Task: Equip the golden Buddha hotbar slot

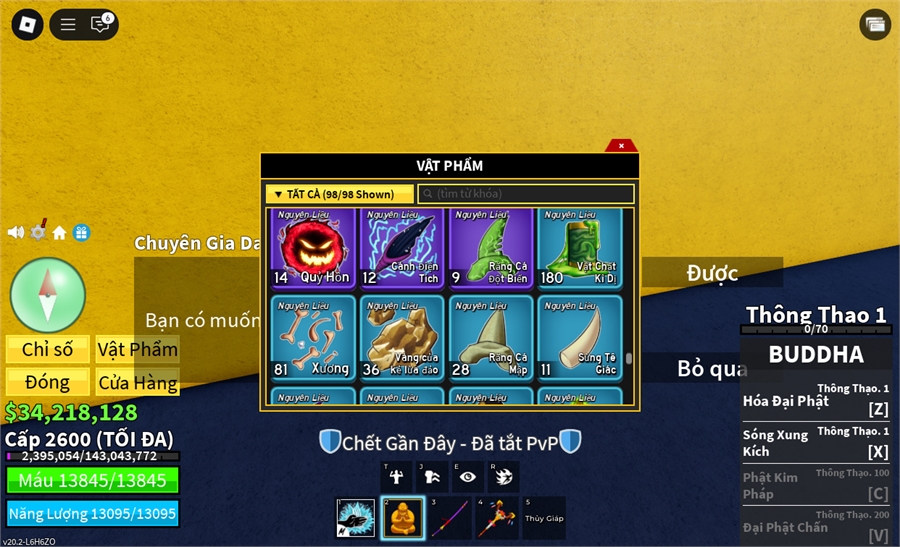Action: [404, 518]
